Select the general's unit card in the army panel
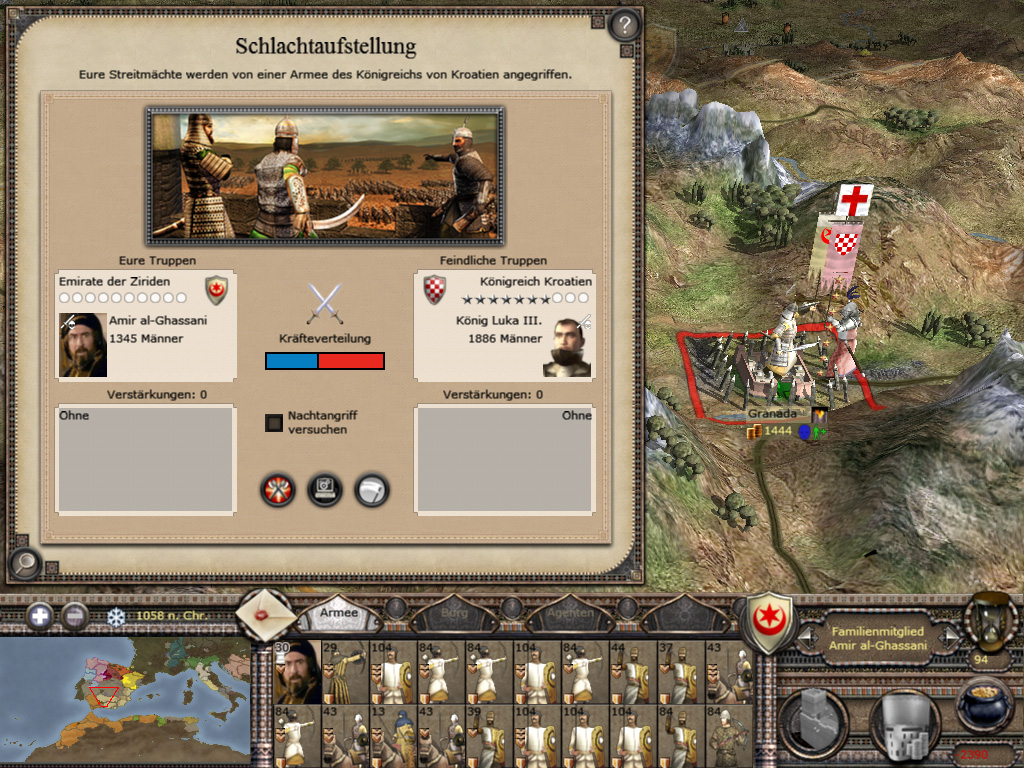The width and height of the screenshot is (1024, 768). point(298,671)
